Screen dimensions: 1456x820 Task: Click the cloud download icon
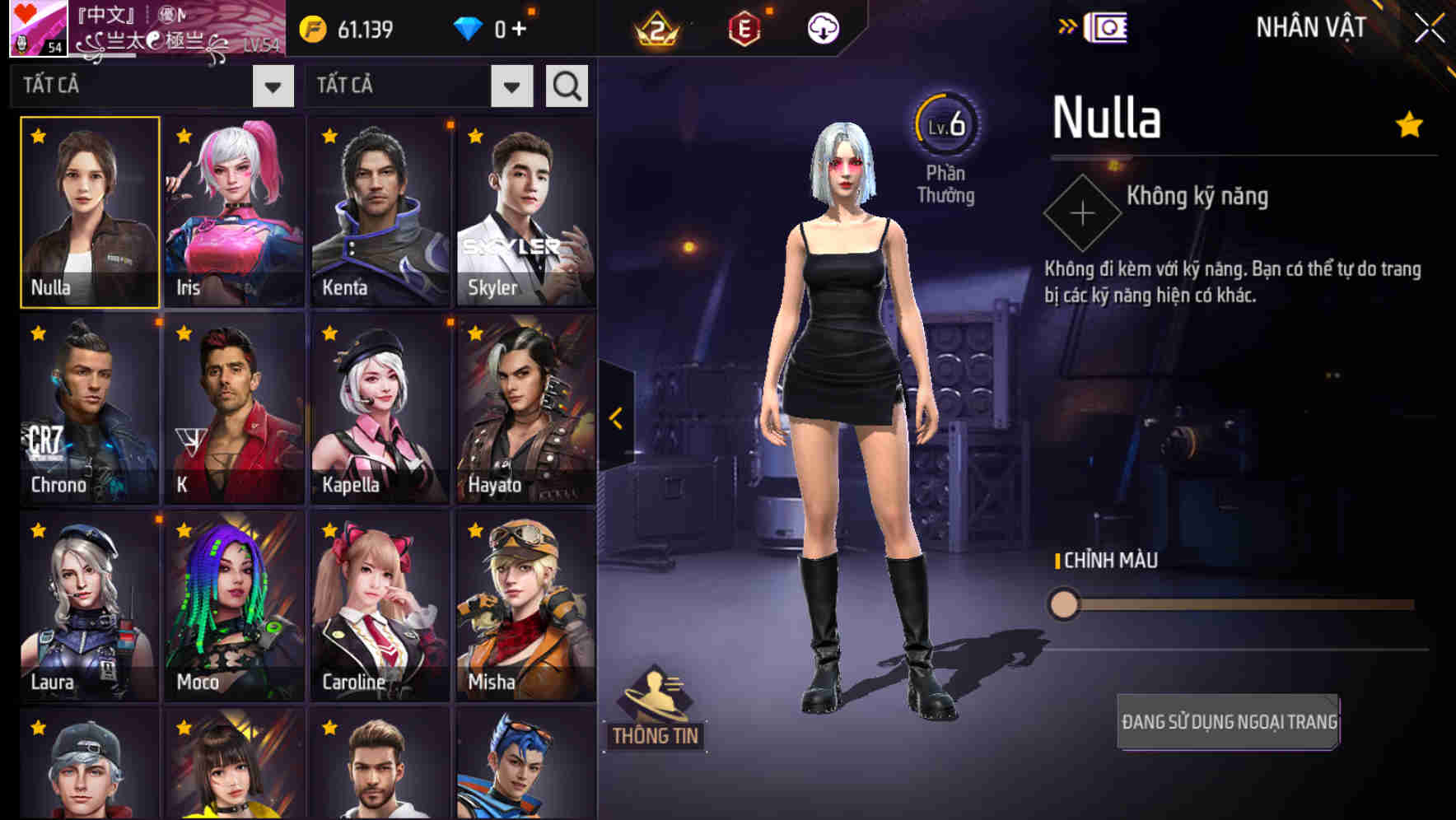coord(821,27)
